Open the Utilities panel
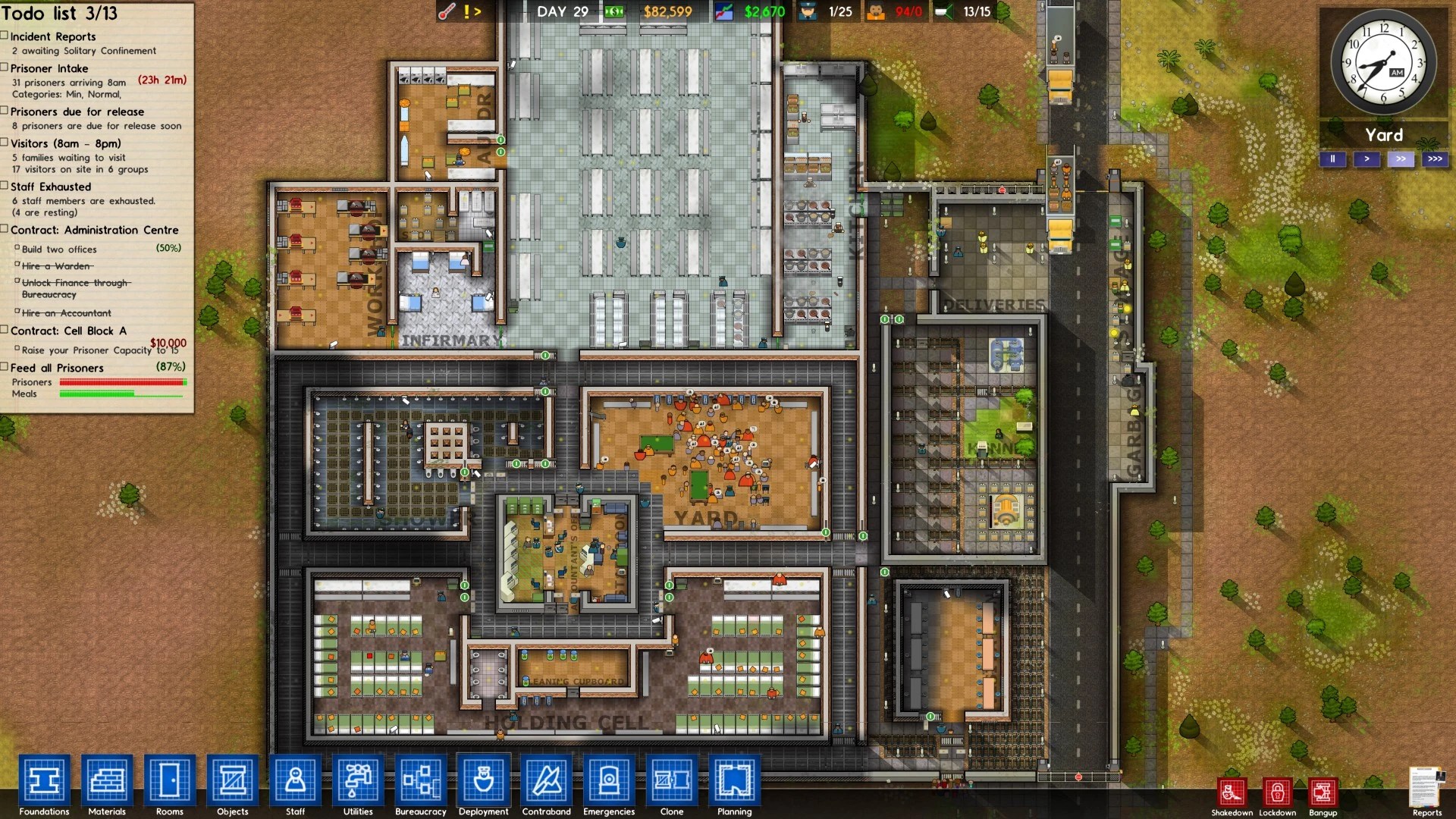This screenshot has height=819, width=1456. click(x=357, y=783)
